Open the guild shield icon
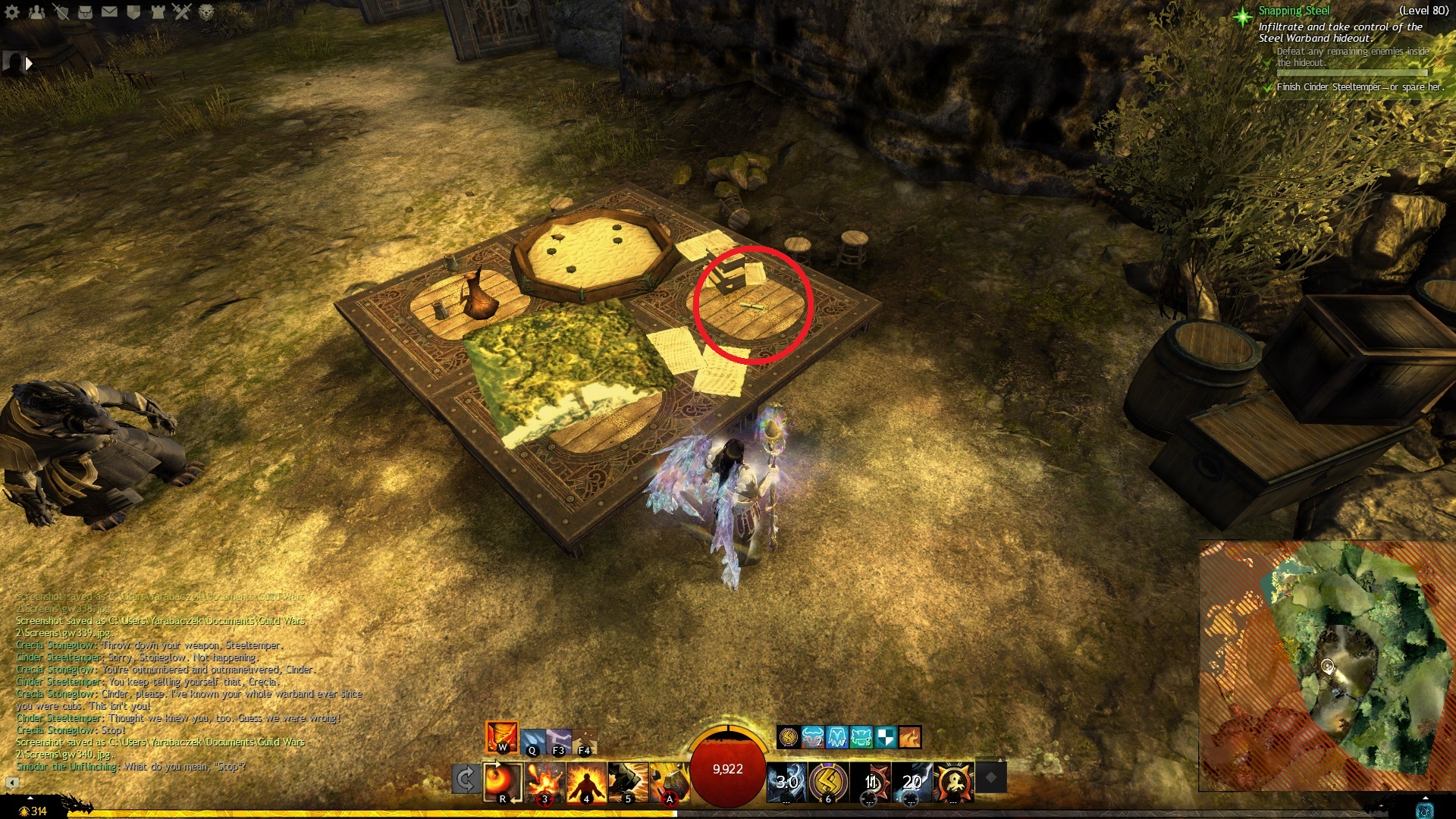 pyautogui.click(x=133, y=11)
